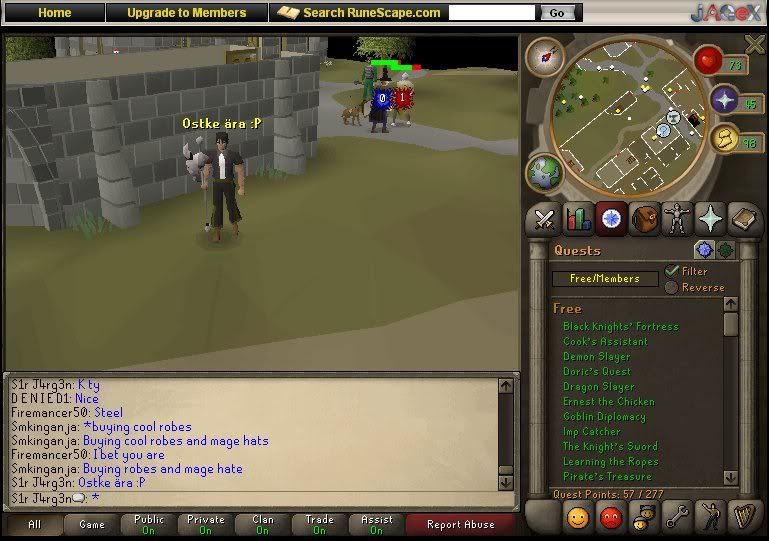Select the Reverse quest sorting option
769x541 pixels.
(x=672, y=287)
